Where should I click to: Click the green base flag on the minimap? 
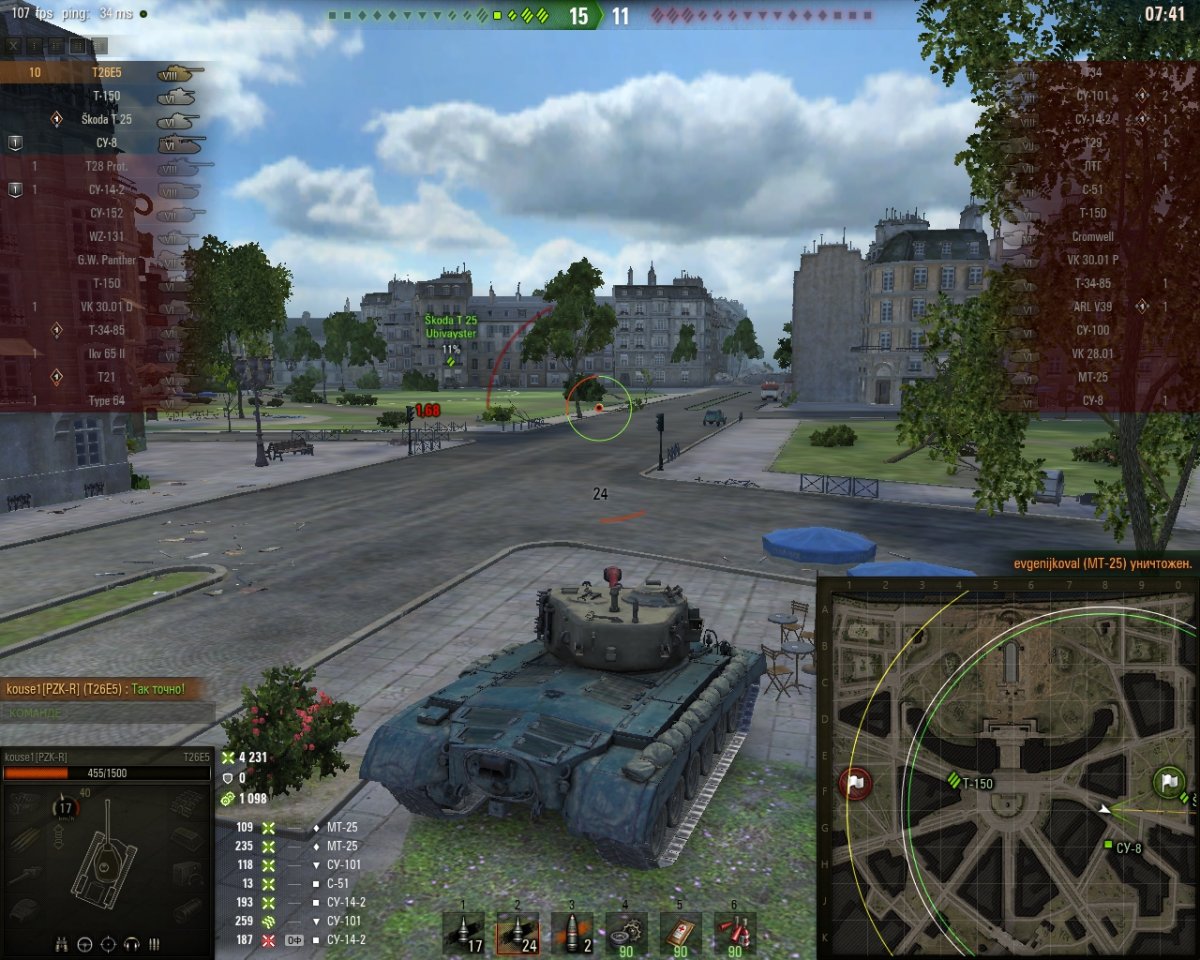pos(1167,782)
